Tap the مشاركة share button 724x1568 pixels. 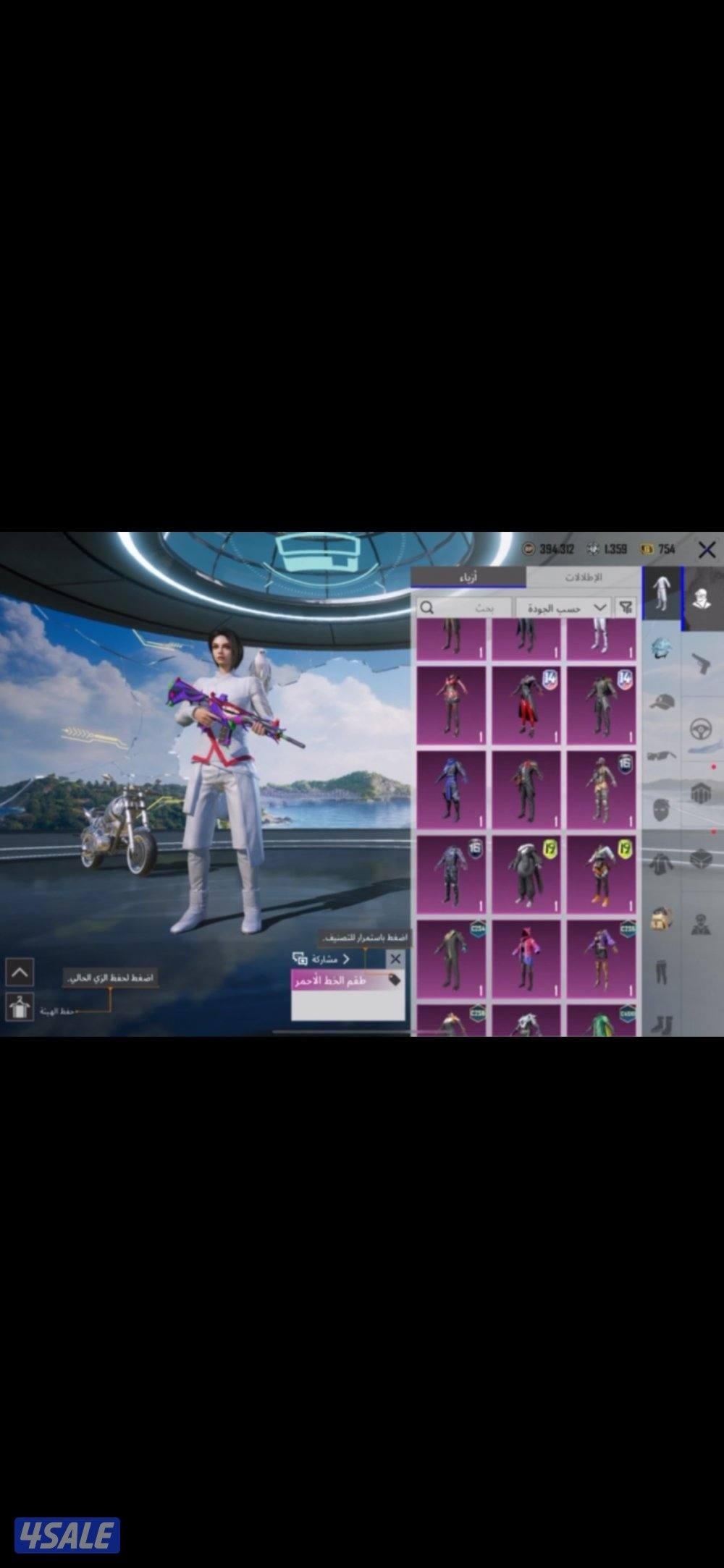(x=321, y=959)
